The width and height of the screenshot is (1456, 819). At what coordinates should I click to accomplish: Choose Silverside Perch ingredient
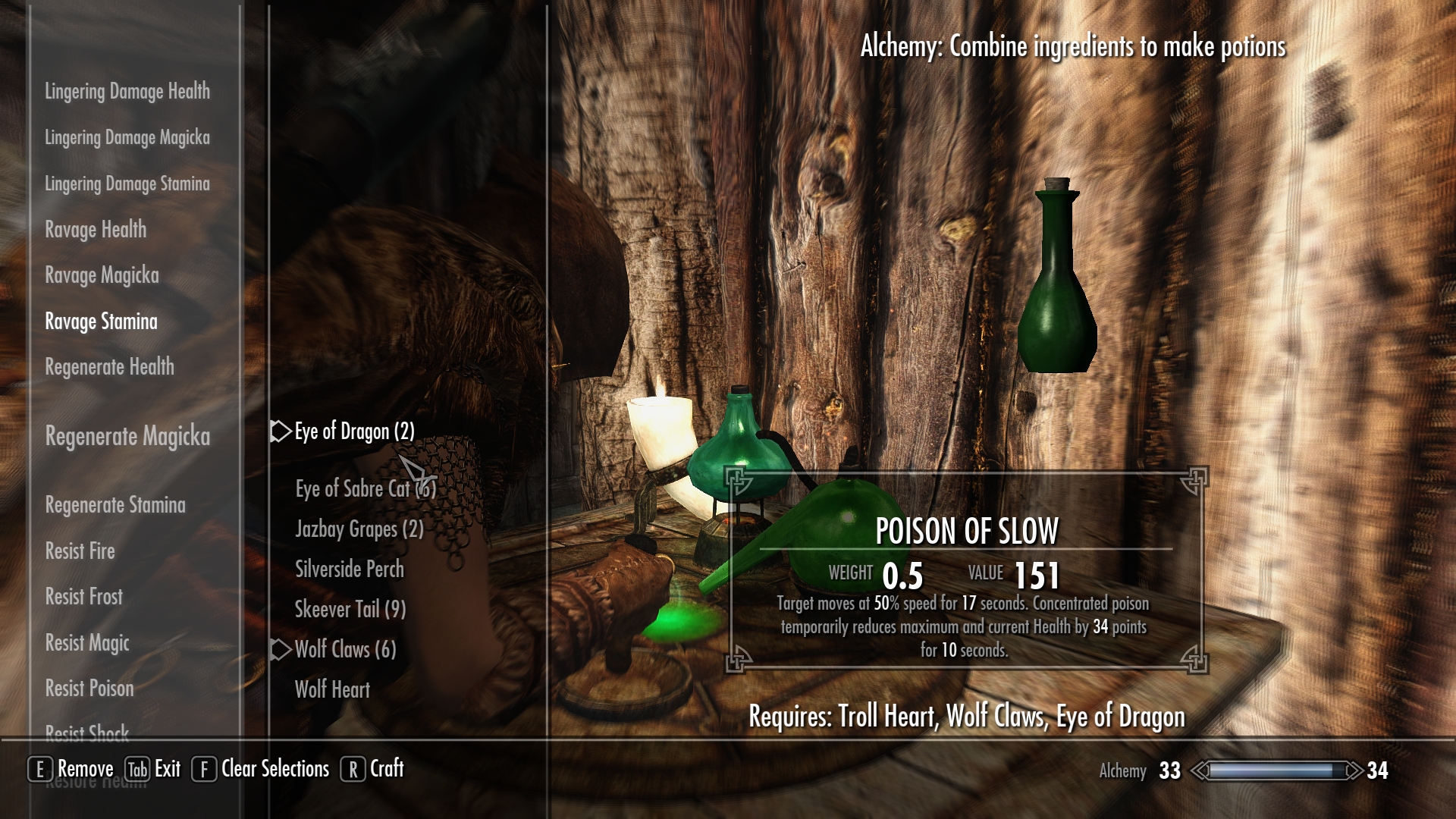[349, 570]
